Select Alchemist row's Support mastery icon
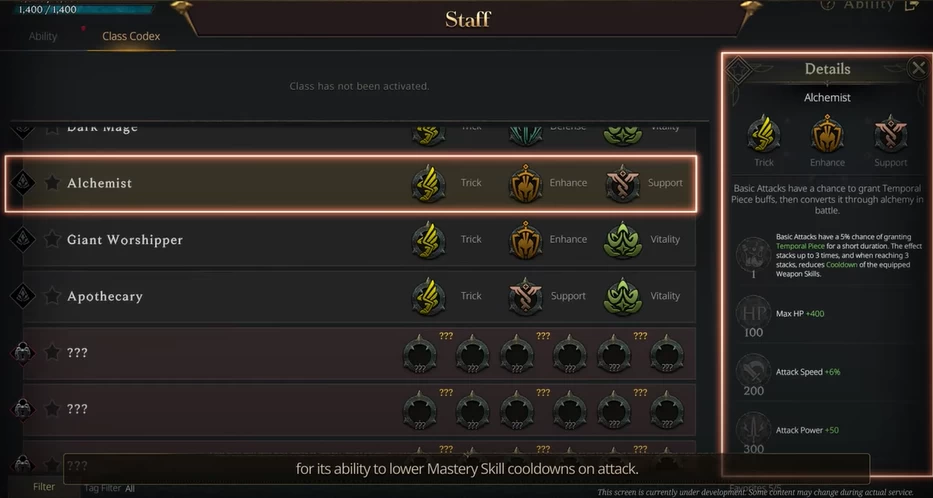Viewport: 933px width, 498px height. [x=623, y=183]
